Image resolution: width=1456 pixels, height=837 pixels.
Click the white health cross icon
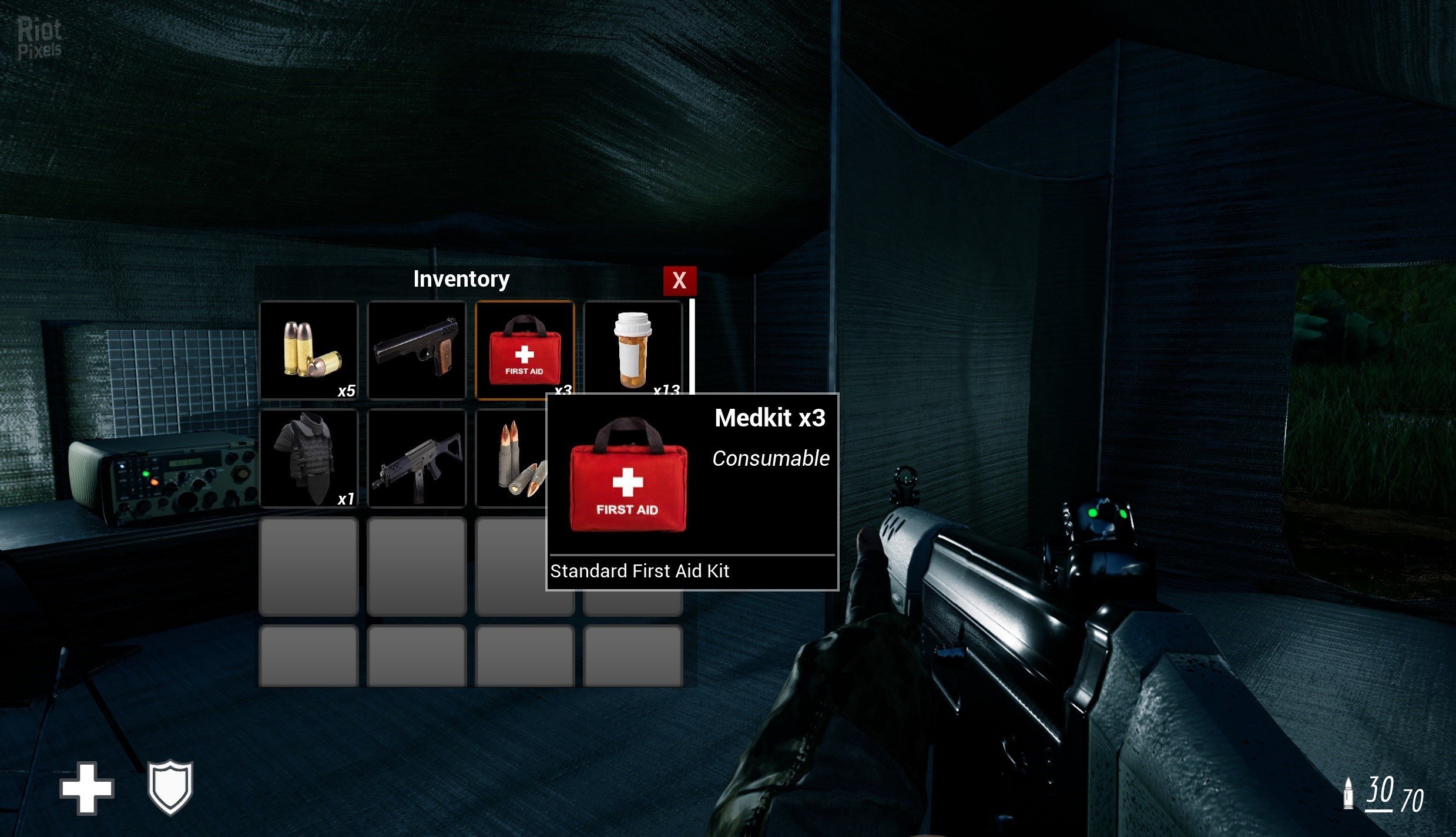(x=86, y=788)
